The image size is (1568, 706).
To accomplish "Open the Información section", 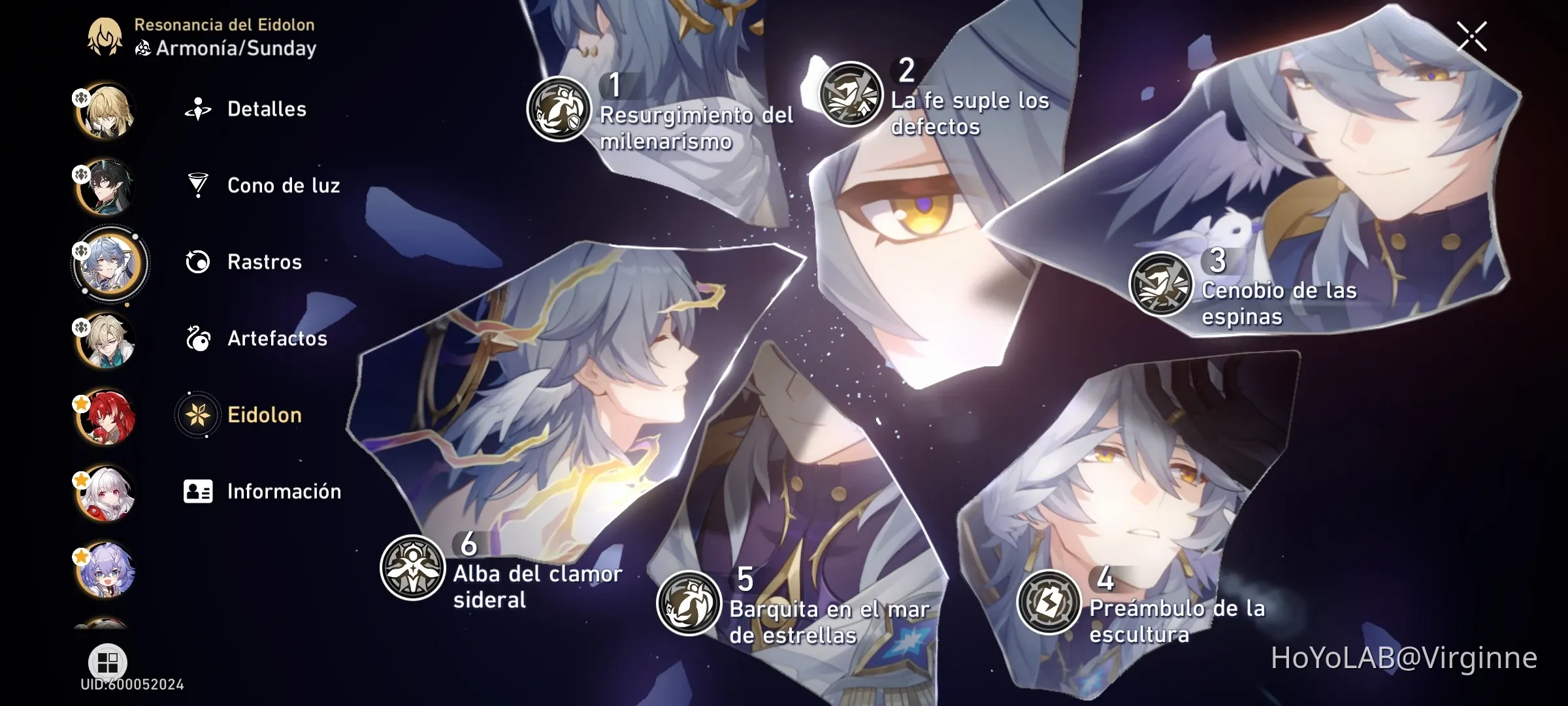I will point(283,491).
